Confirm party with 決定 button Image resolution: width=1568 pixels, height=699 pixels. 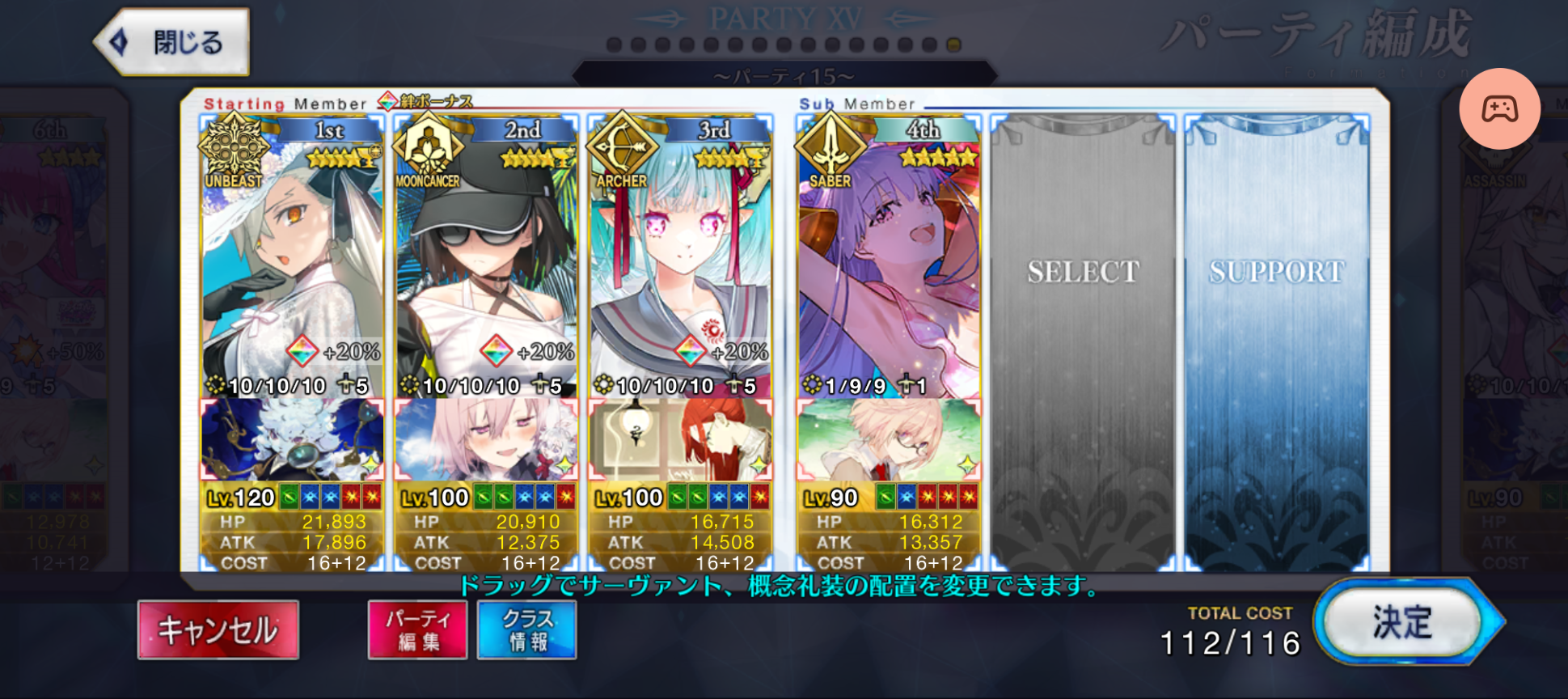click(1403, 622)
